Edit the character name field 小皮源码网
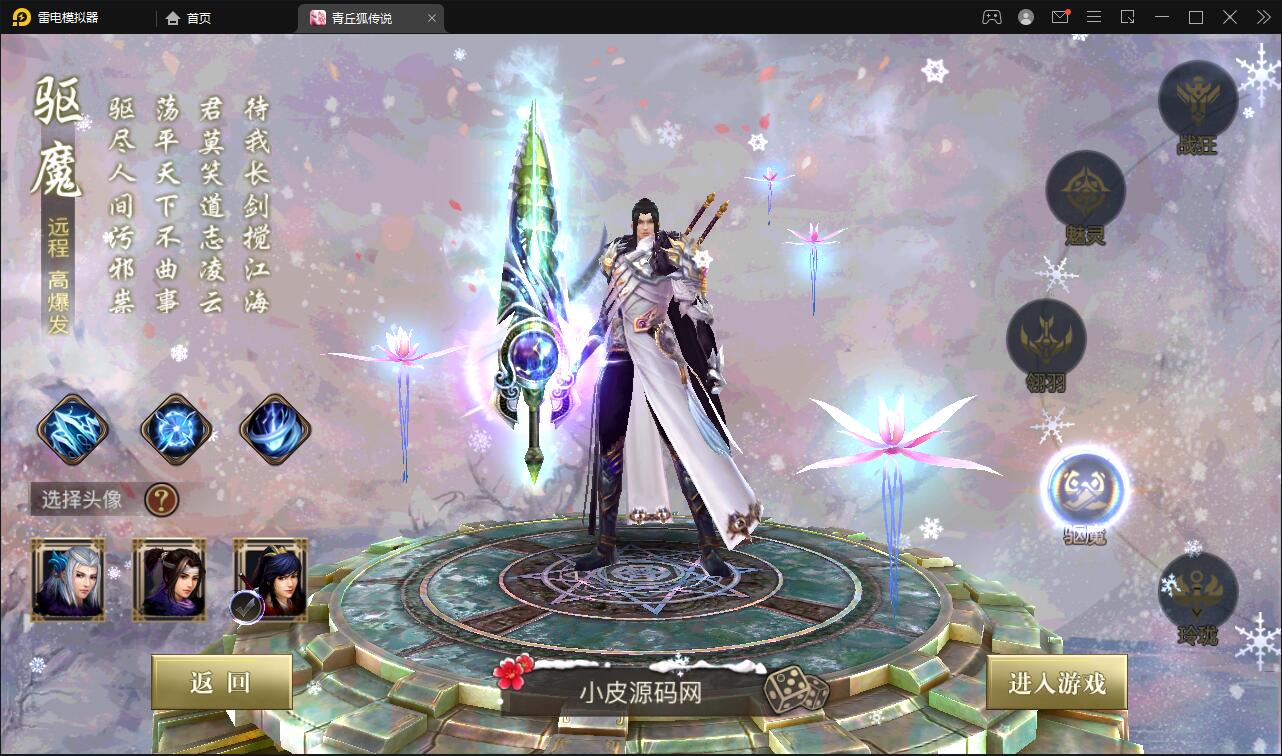Viewport: 1282px width, 756px height. (640, 692)
